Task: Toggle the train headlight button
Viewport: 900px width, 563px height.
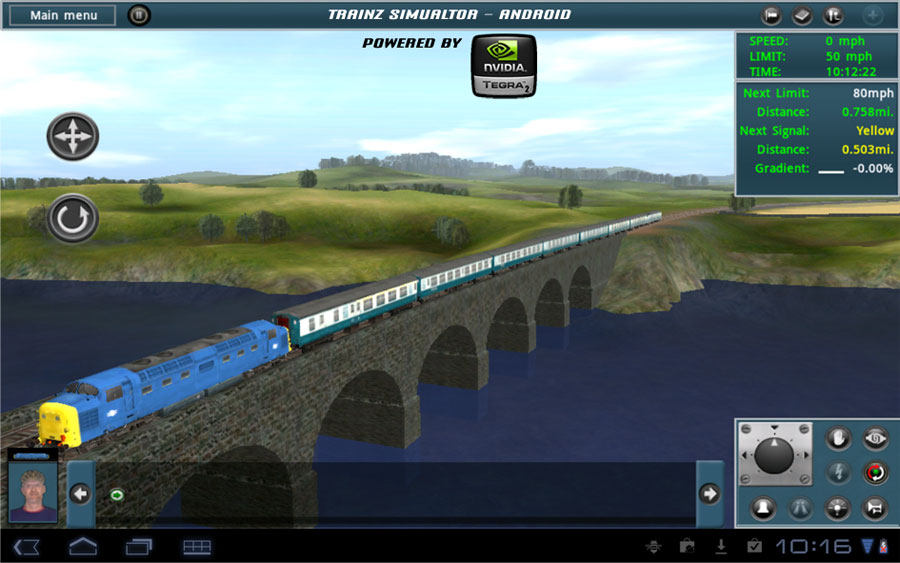Action: click(838, 507)
